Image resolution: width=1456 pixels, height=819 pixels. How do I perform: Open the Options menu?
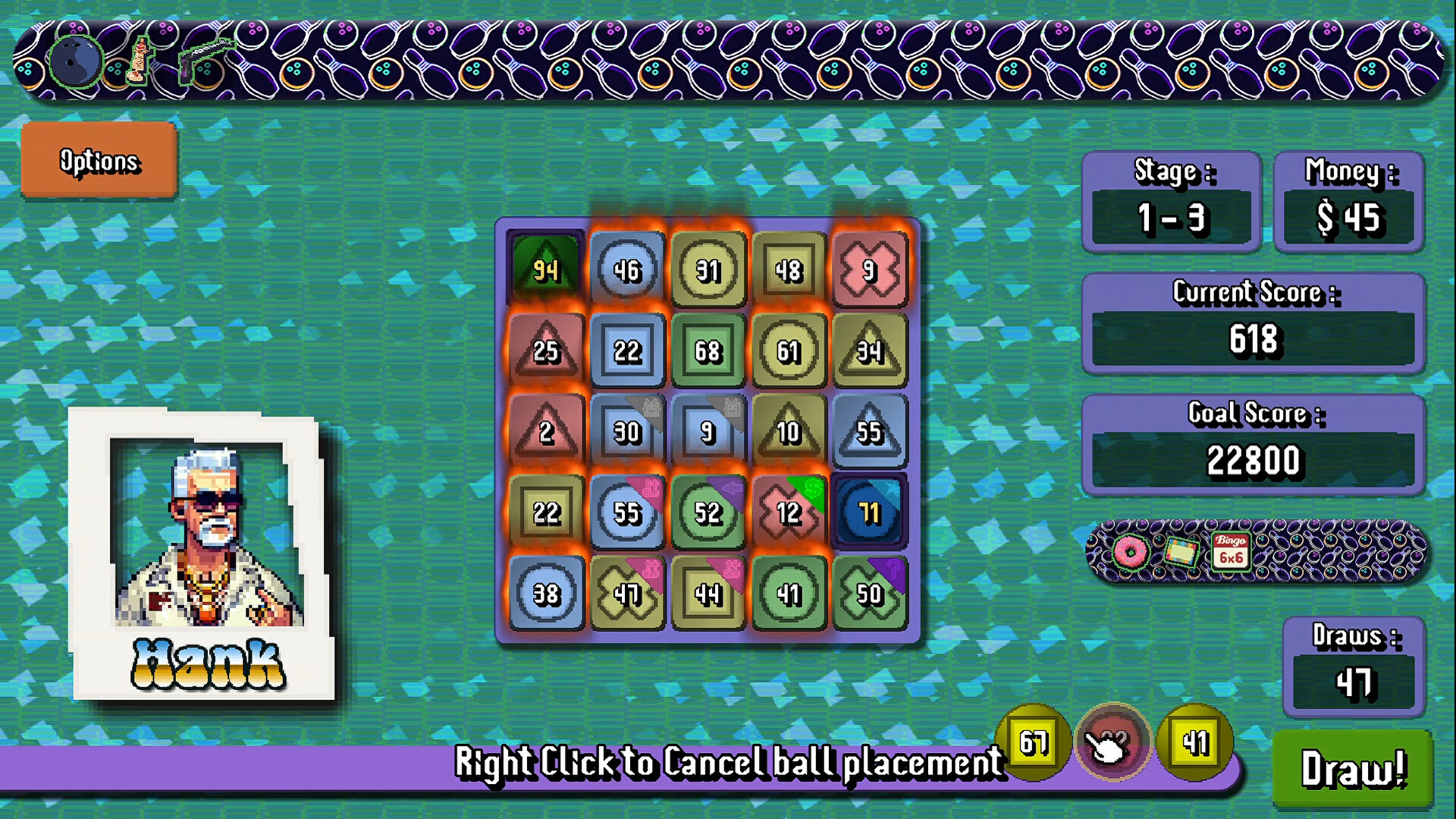(99, 162)
